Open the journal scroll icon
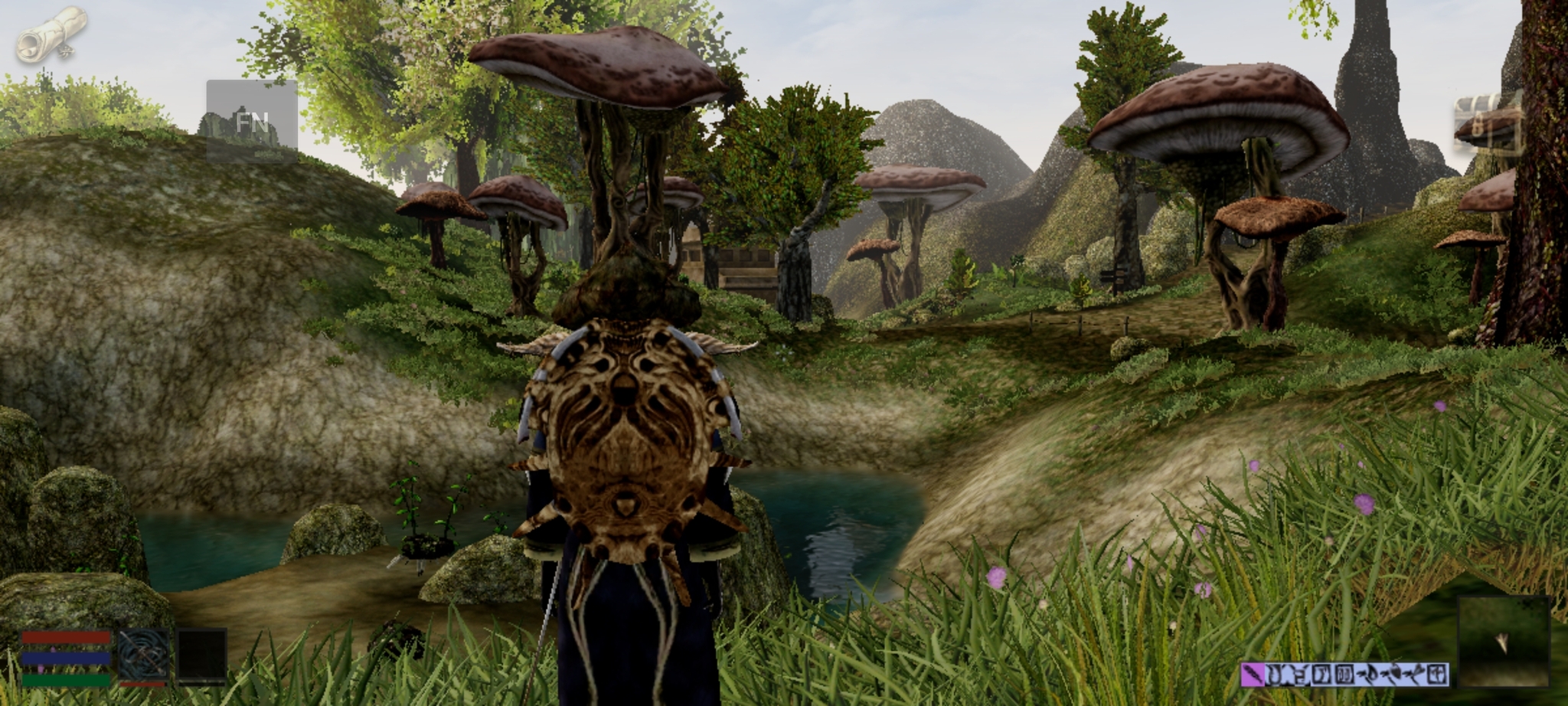 click(51, 34)
